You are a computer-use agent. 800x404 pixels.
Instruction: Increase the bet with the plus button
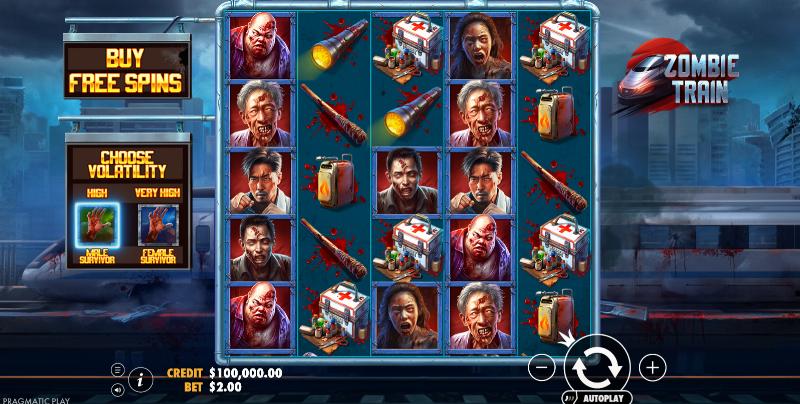point(652,367)
